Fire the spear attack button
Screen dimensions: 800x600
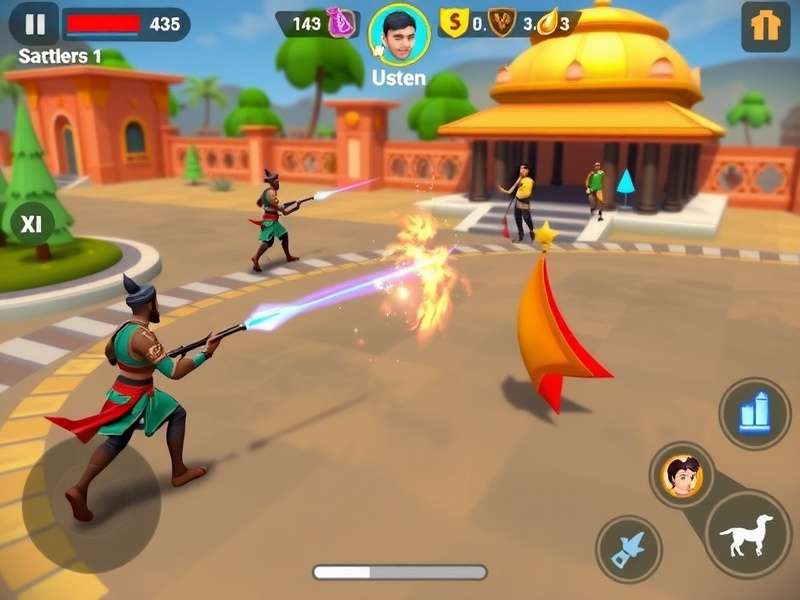pos(629,549)
